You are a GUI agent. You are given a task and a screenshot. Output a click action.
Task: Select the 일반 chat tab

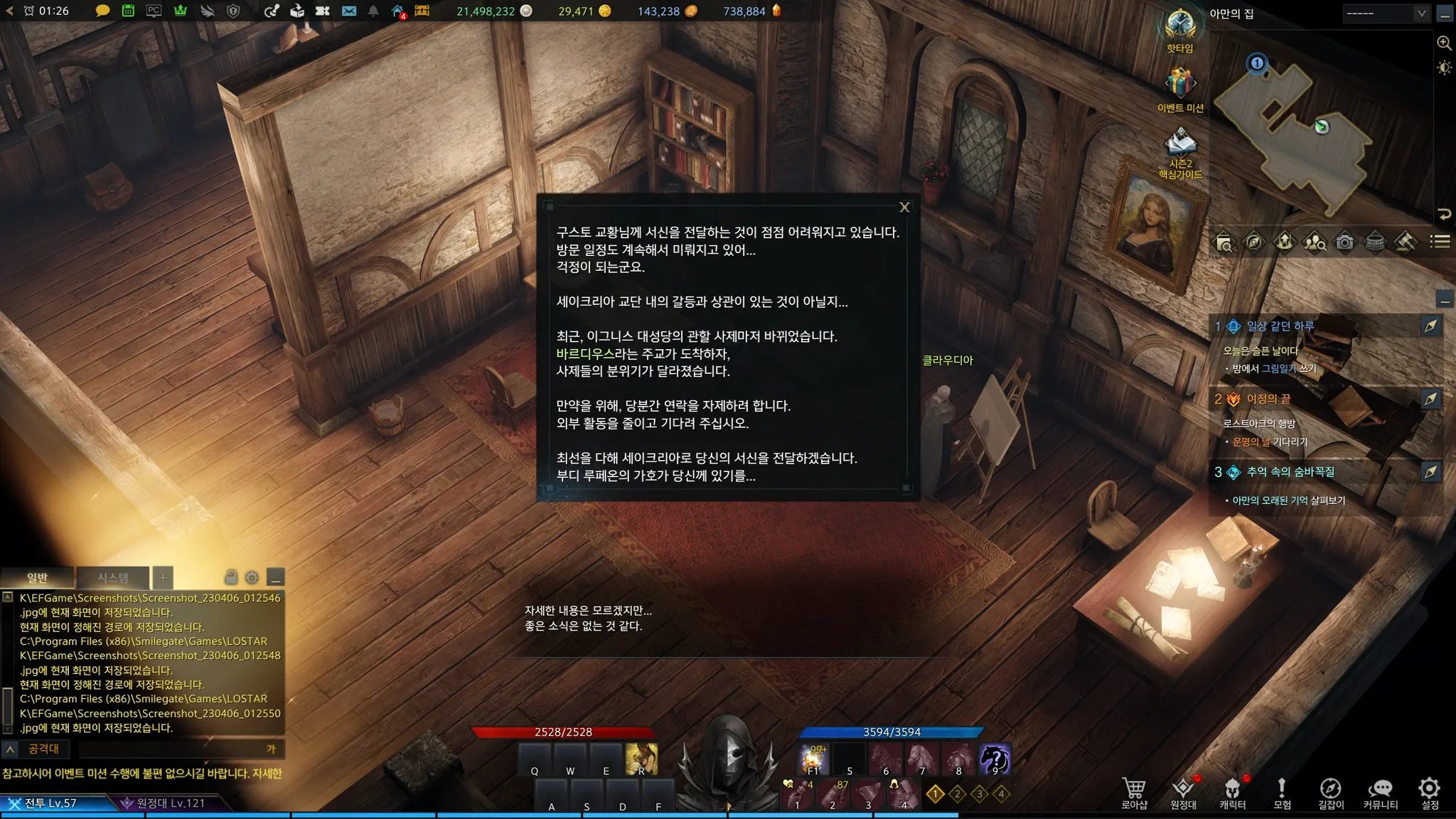click(37, 577)
